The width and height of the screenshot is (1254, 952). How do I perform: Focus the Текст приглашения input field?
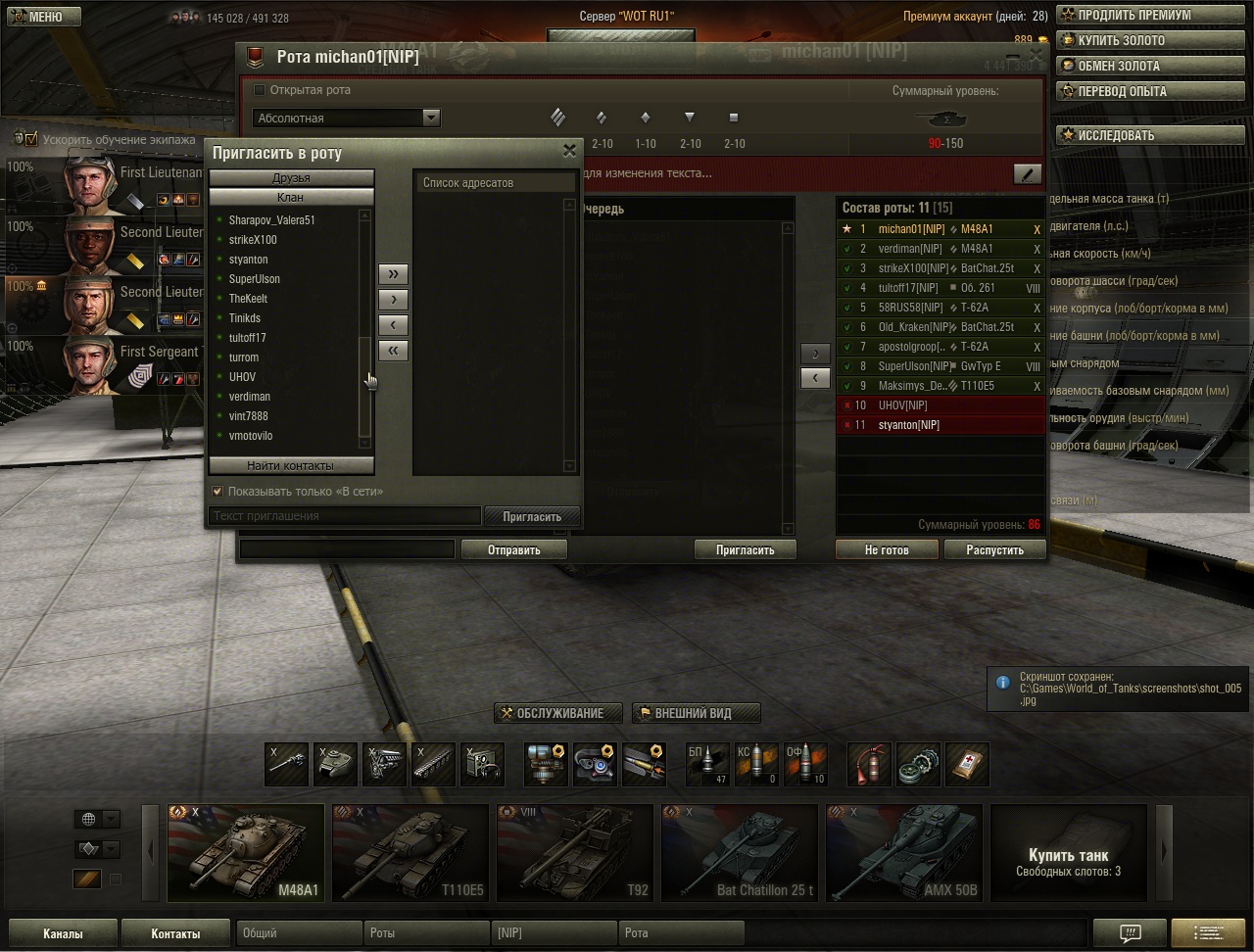[345, 516]
